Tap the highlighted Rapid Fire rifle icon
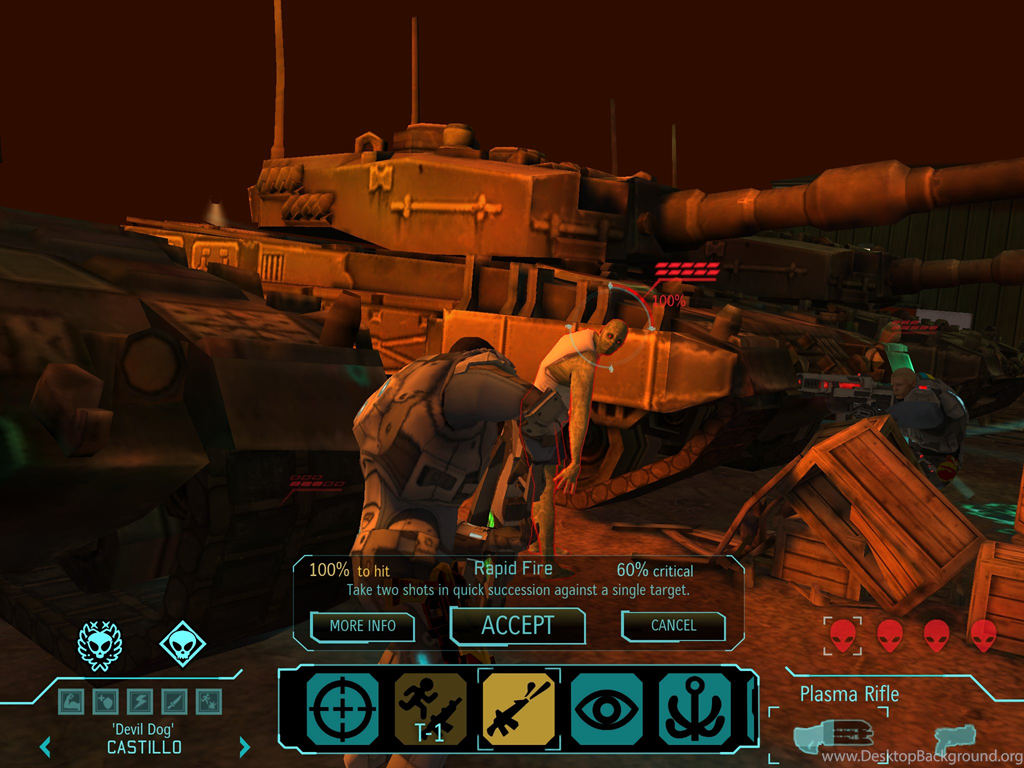Viewport: 1024px width, 768px height. [x=519, y=710]
